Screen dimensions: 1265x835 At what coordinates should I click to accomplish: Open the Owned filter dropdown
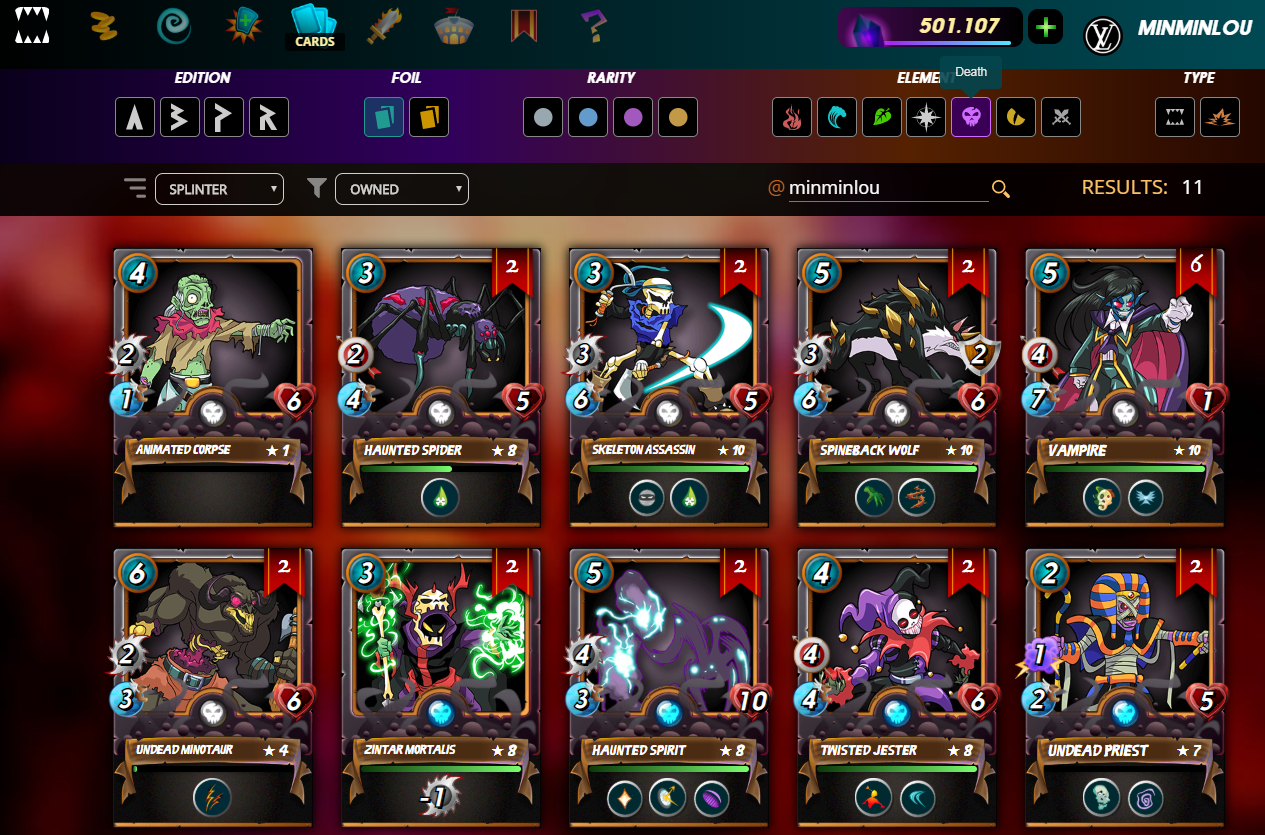coord(402,189)
